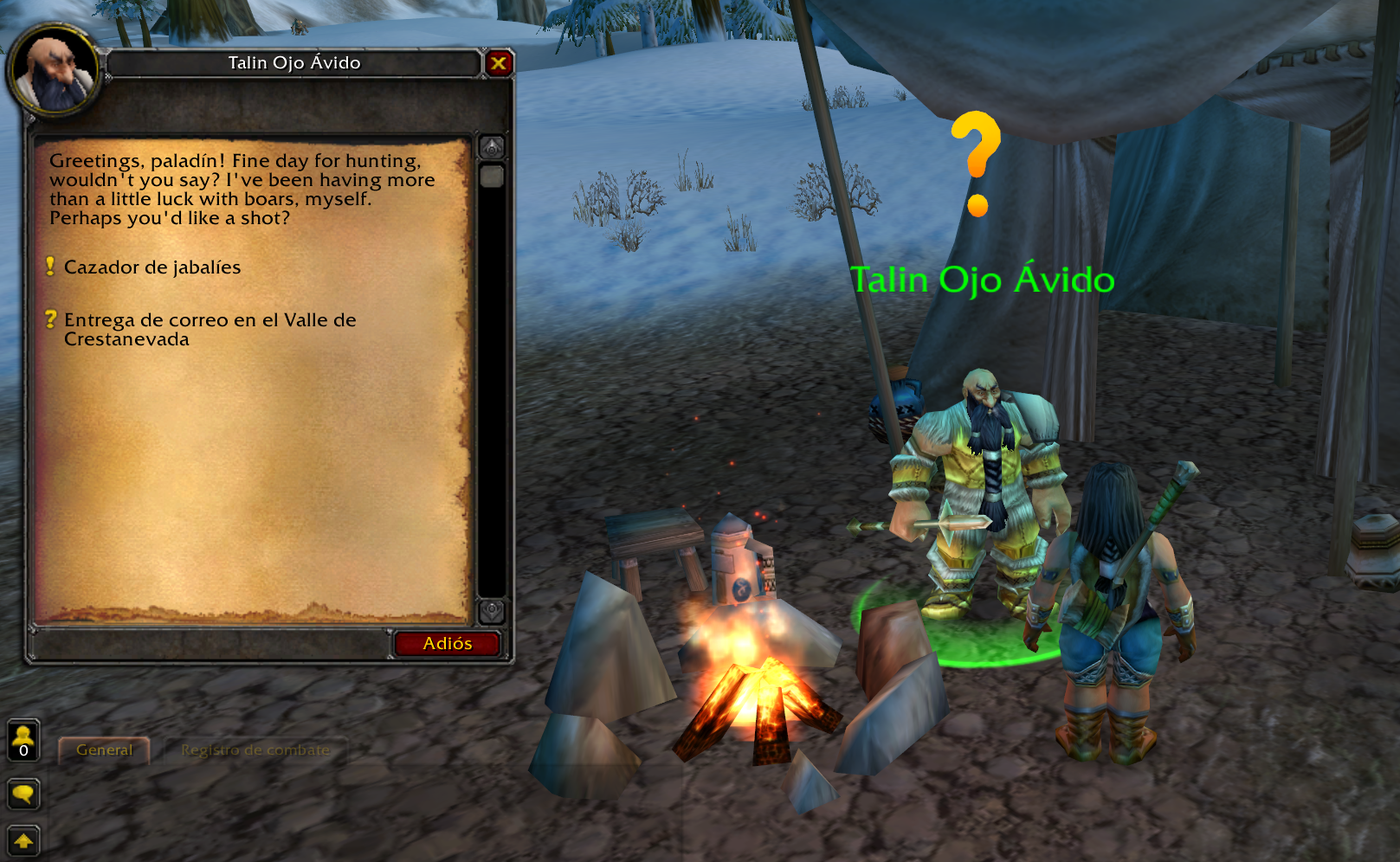1400x862 pixels.
Task: Click the scrollbar thumb in the dialogue panel
Action: click(x=491, y=178)
